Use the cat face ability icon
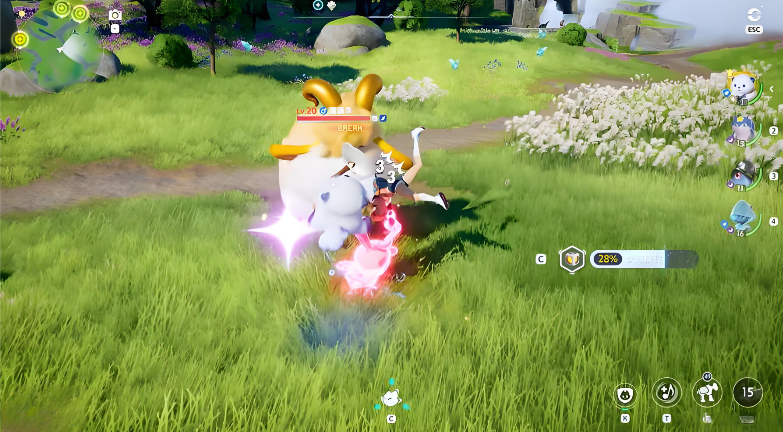The image size is (783, 432). pyautogui.click(x=626, y=393)
